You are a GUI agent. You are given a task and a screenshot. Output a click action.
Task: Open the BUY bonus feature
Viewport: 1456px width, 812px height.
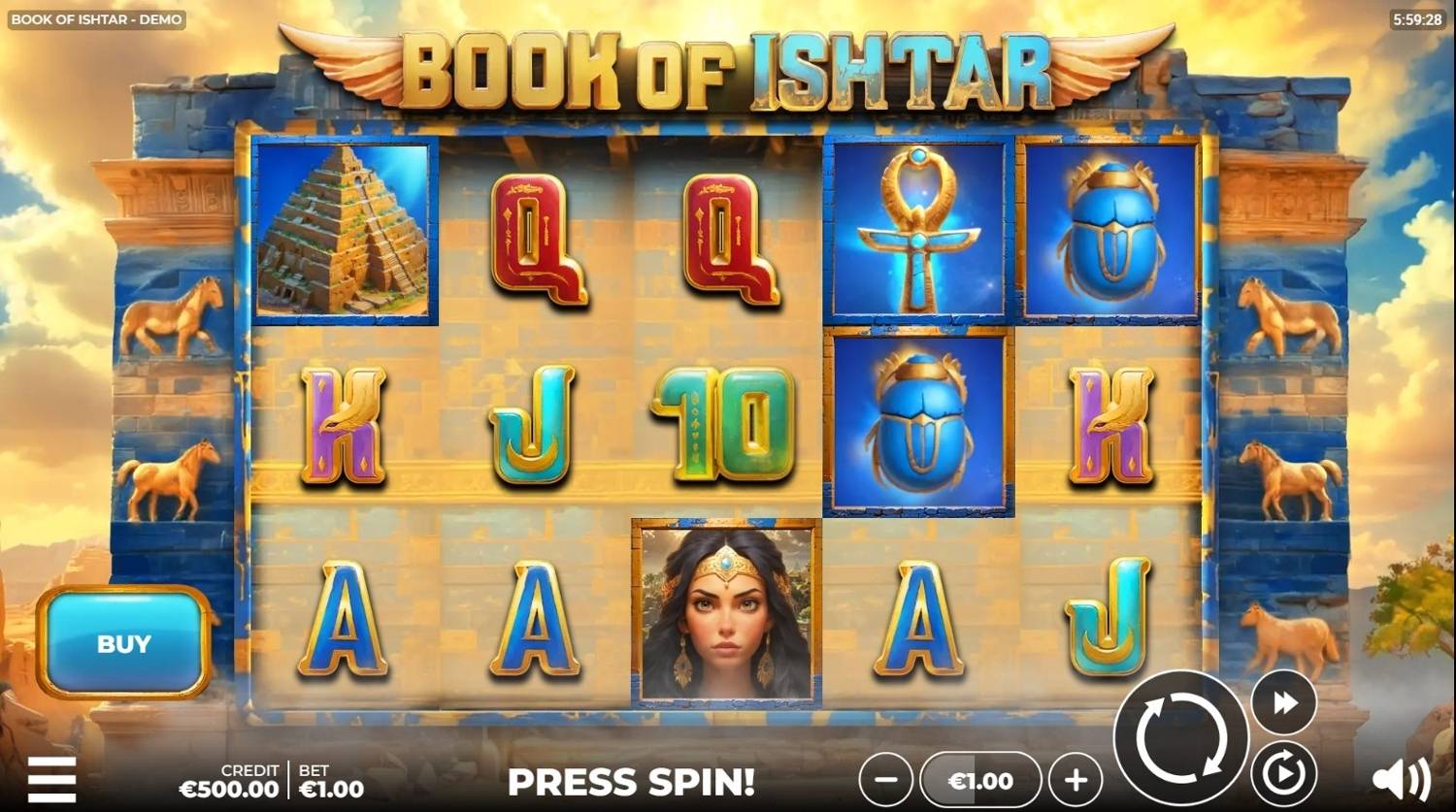point(122,643)
